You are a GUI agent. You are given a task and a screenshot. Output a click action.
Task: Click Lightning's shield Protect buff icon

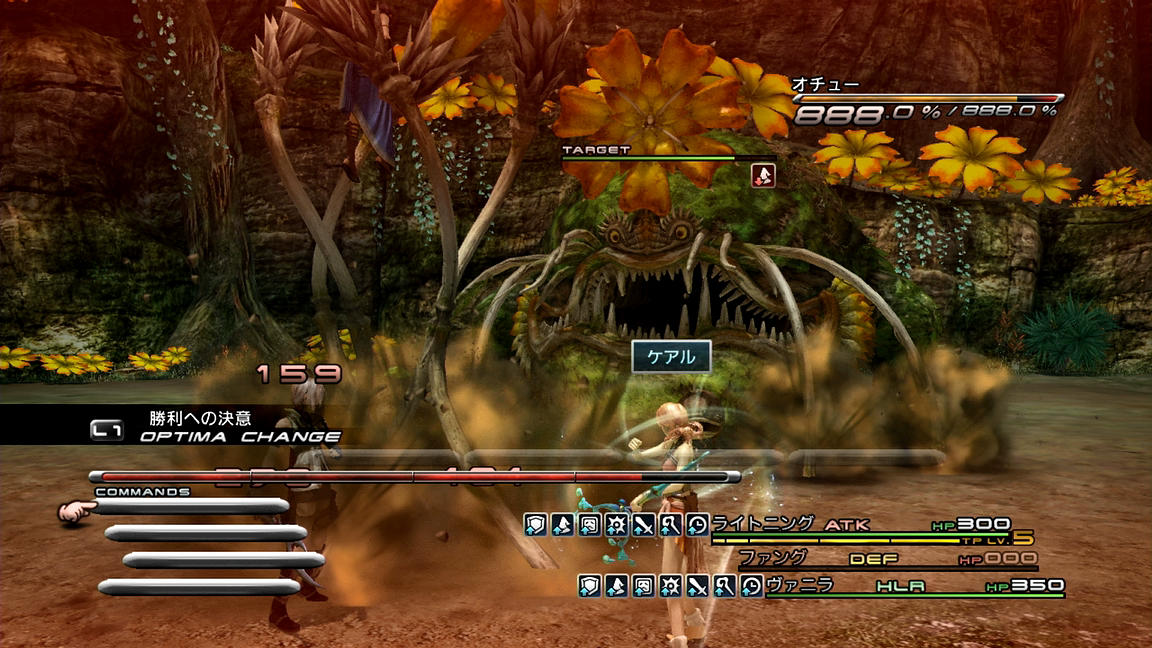[536, 524]
